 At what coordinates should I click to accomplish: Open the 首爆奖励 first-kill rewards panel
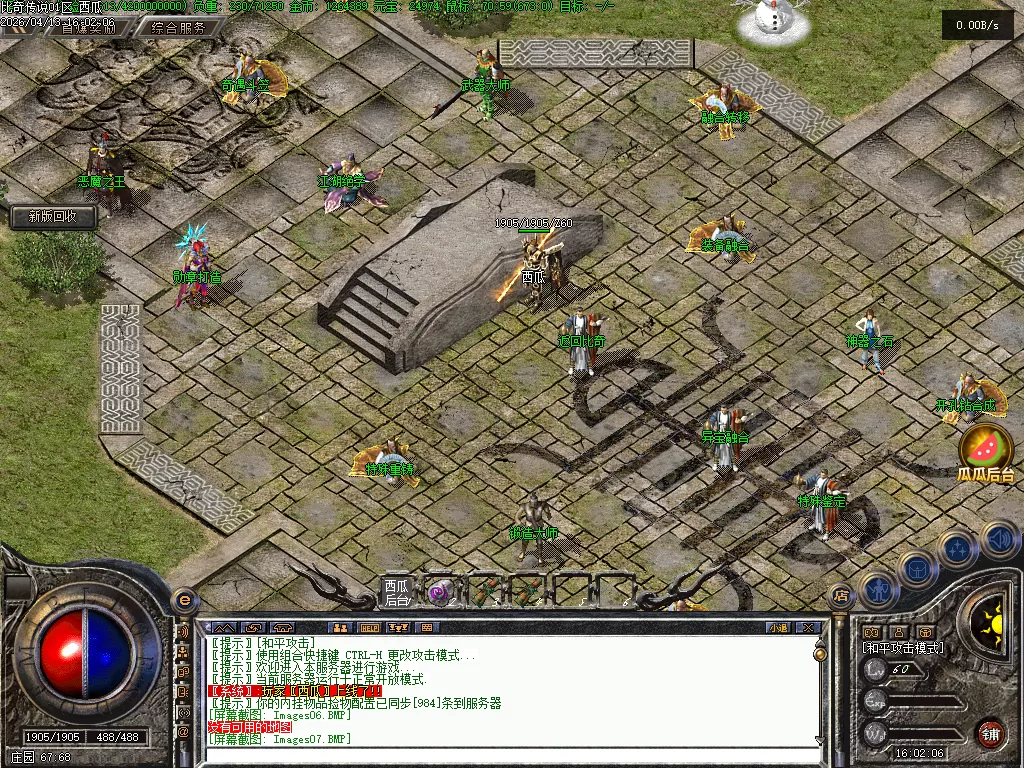[88, 28]
